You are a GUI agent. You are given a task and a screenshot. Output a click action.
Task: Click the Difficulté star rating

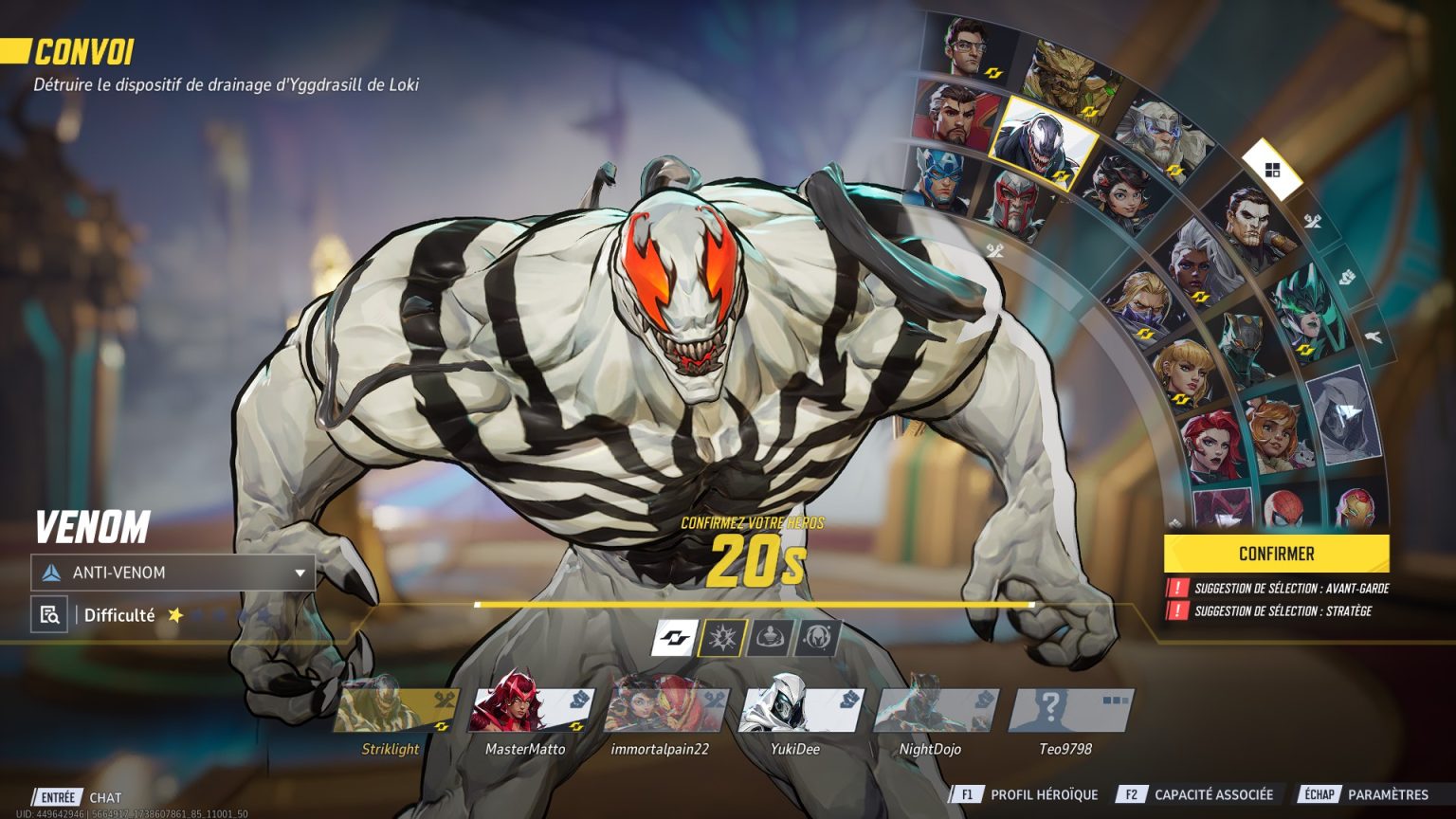click(x=175, y=615)
